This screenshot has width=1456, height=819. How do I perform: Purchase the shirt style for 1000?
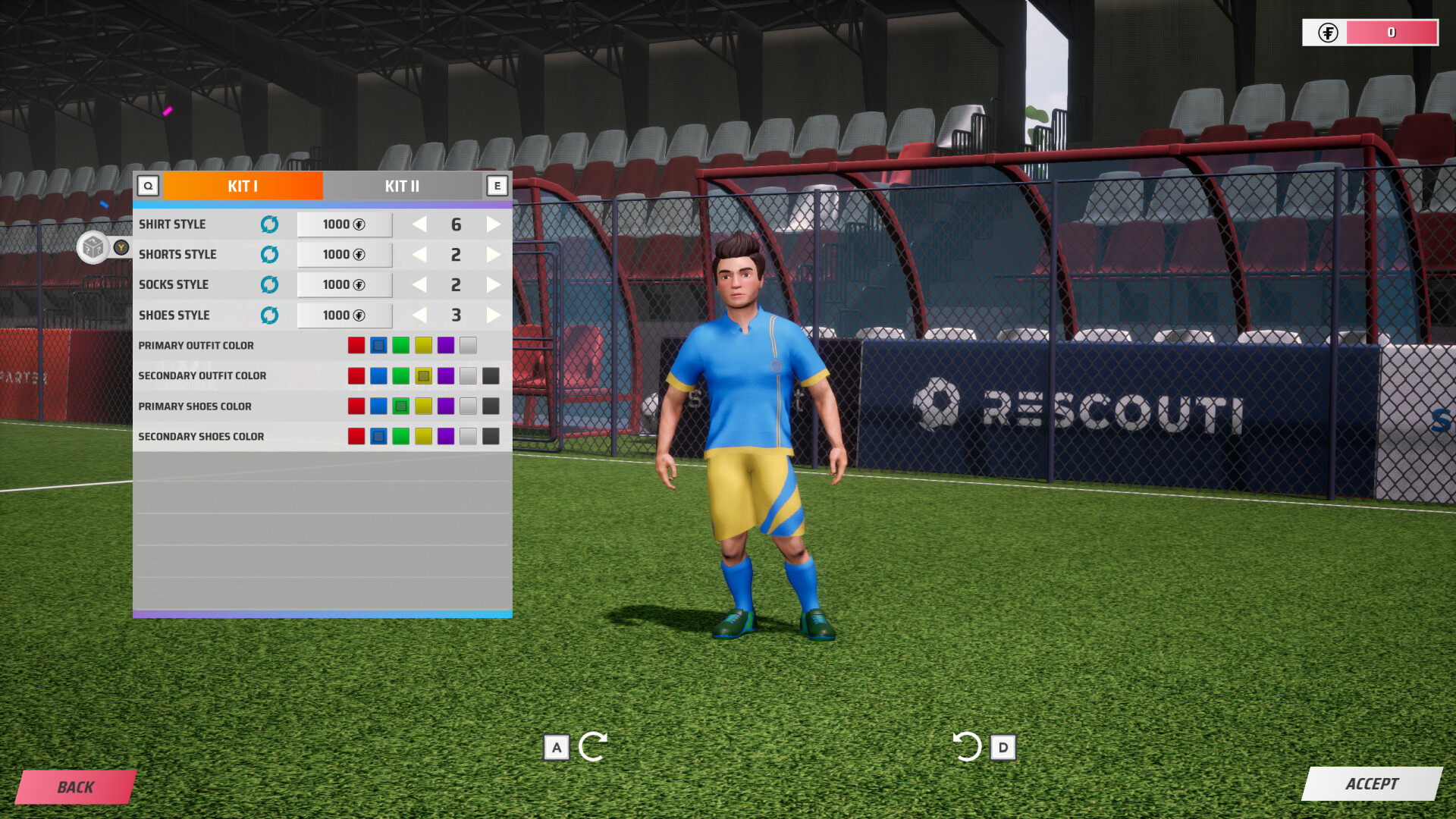point(344,224)
